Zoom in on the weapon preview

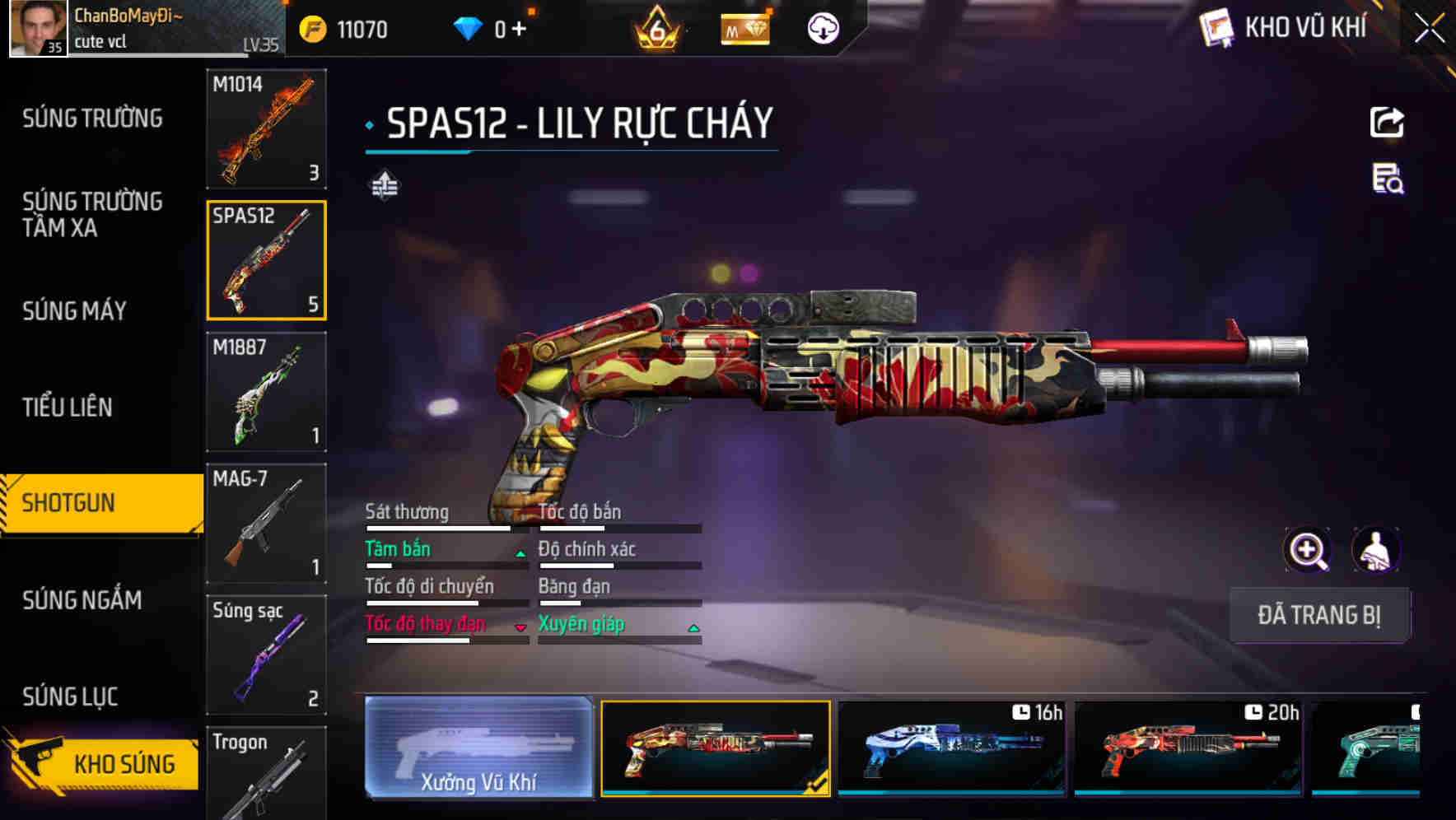[1308, 550]
